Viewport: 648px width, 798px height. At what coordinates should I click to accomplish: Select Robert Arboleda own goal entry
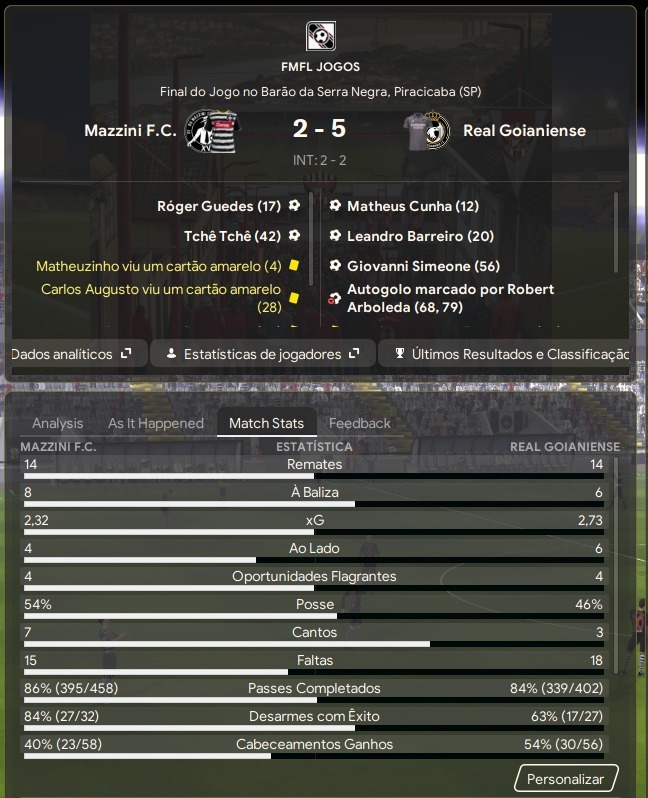click(x=450, y=298)
